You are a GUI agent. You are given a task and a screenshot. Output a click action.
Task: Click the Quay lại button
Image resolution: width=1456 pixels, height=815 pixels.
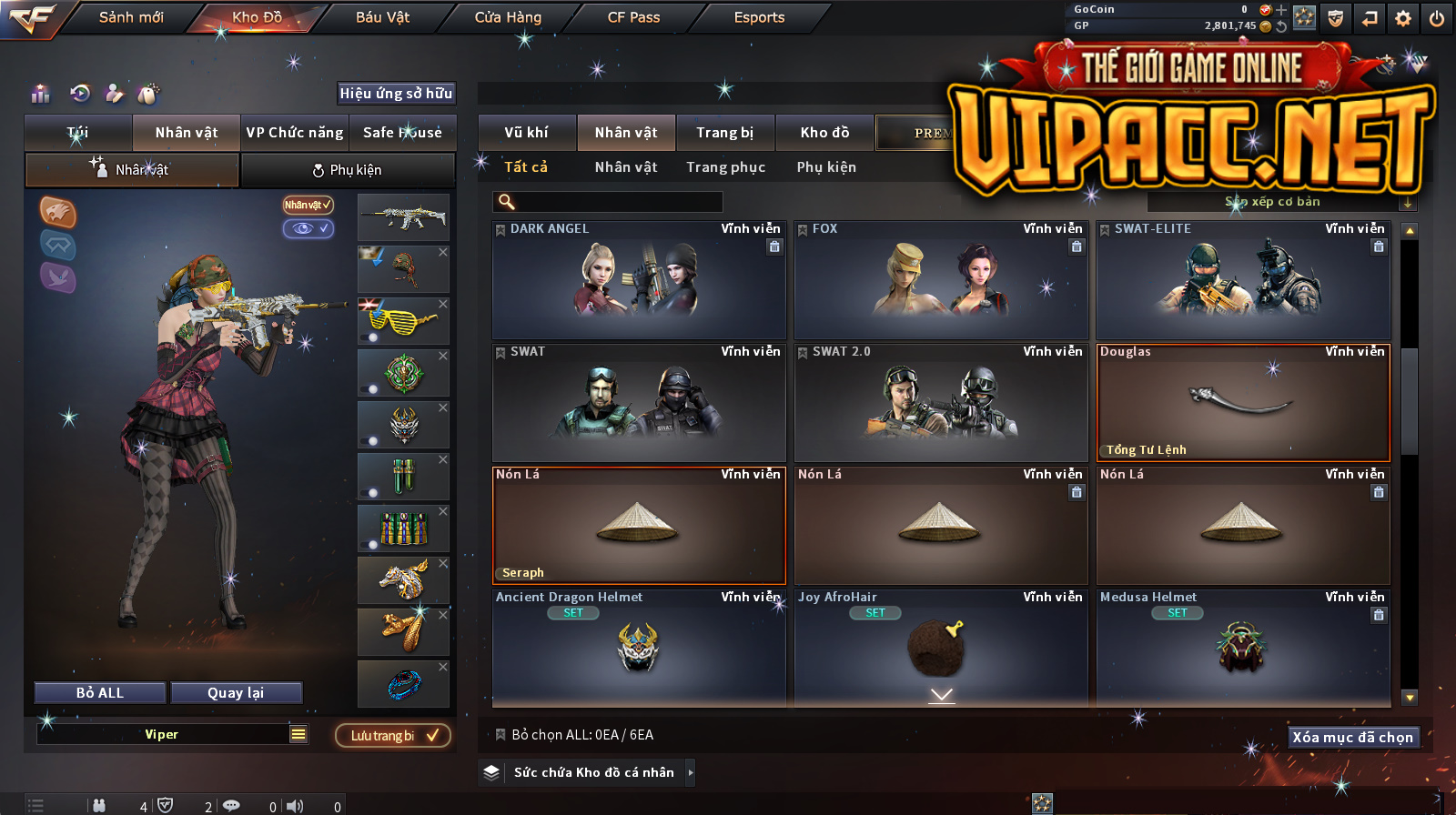[x=236, y=693]
